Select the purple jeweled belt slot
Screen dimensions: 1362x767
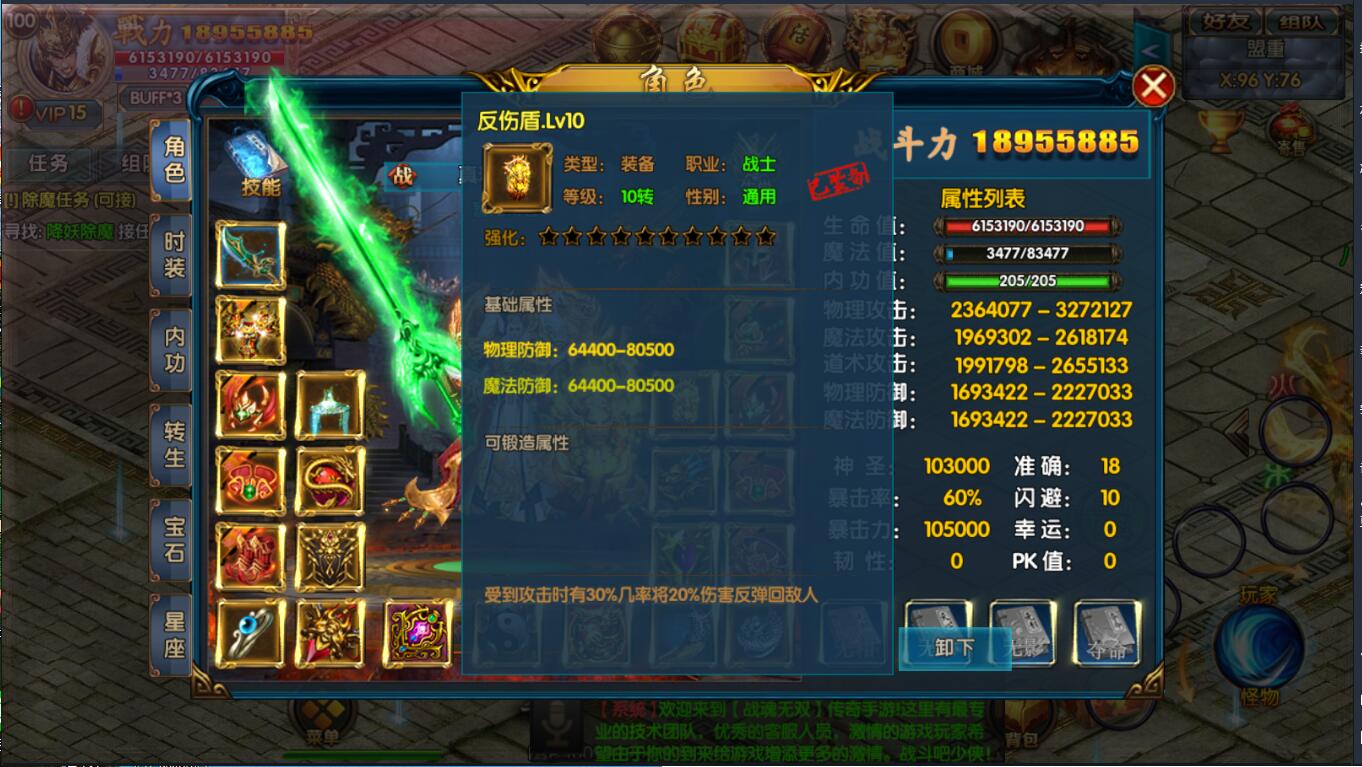click(418, 633)
